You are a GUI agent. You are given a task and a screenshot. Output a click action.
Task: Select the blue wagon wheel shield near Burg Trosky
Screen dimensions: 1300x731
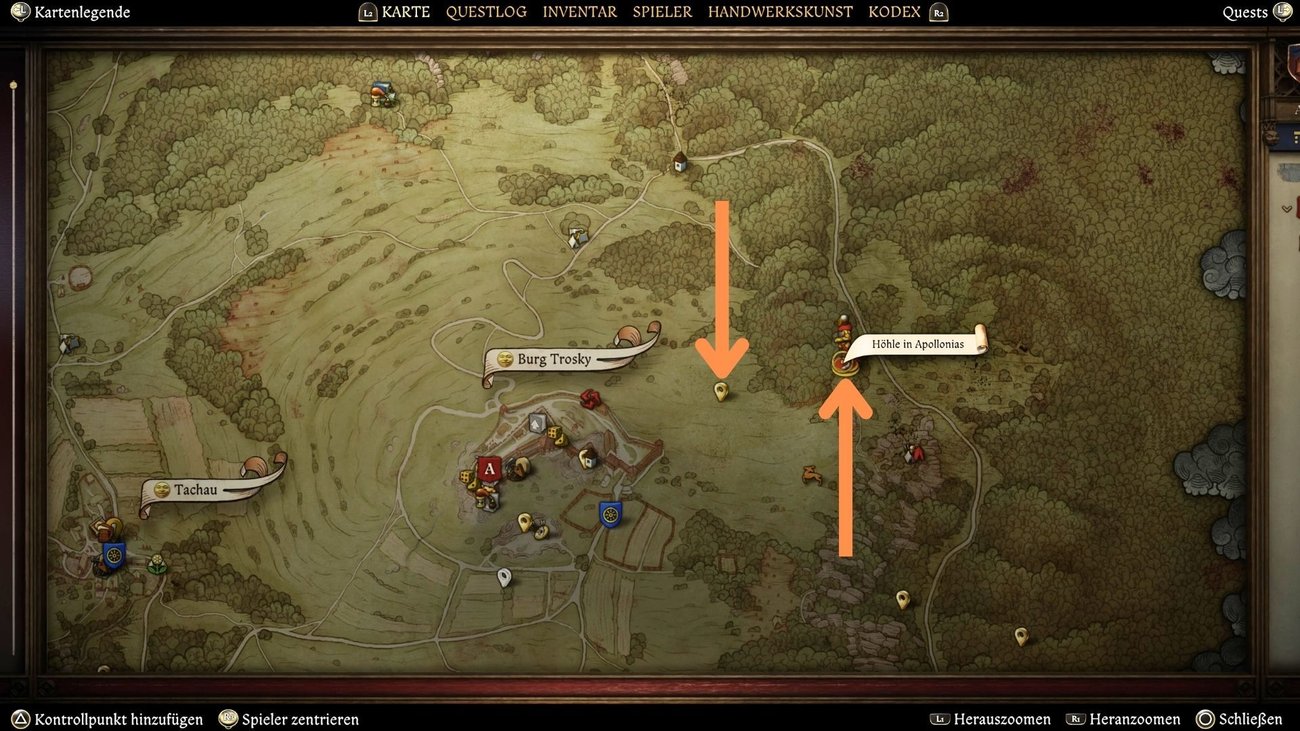tap(610, 512)
